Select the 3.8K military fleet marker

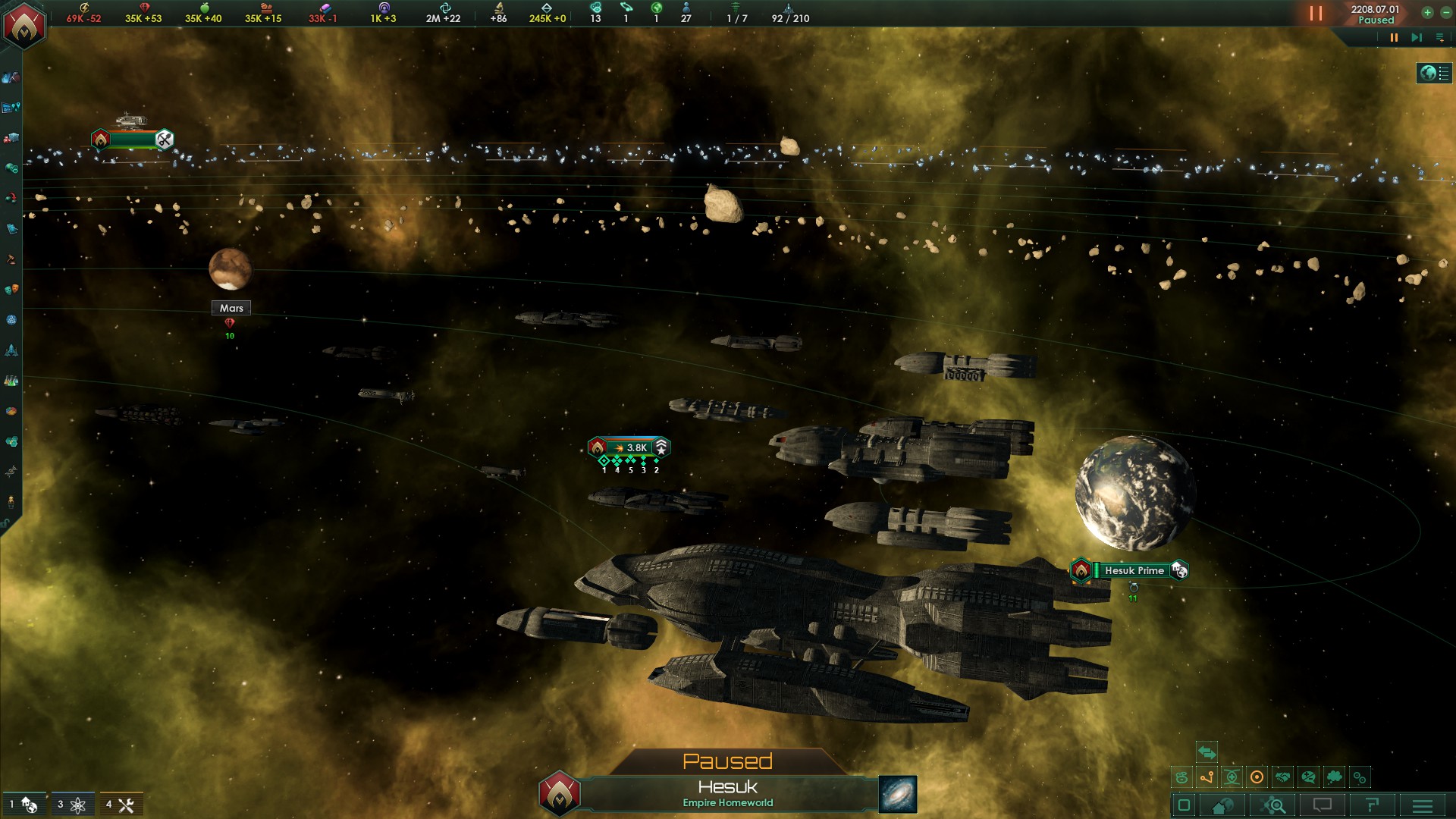(x=629, y=447)
